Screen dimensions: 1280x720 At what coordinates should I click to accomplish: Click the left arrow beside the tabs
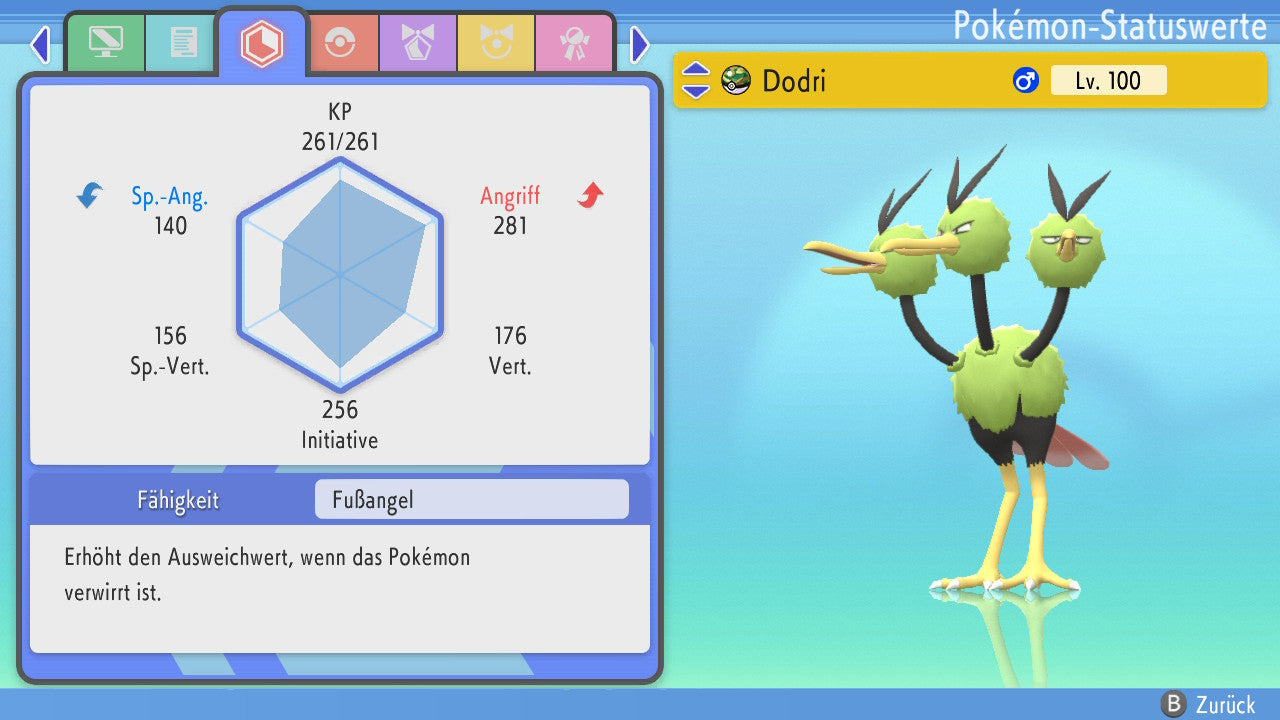40,44
